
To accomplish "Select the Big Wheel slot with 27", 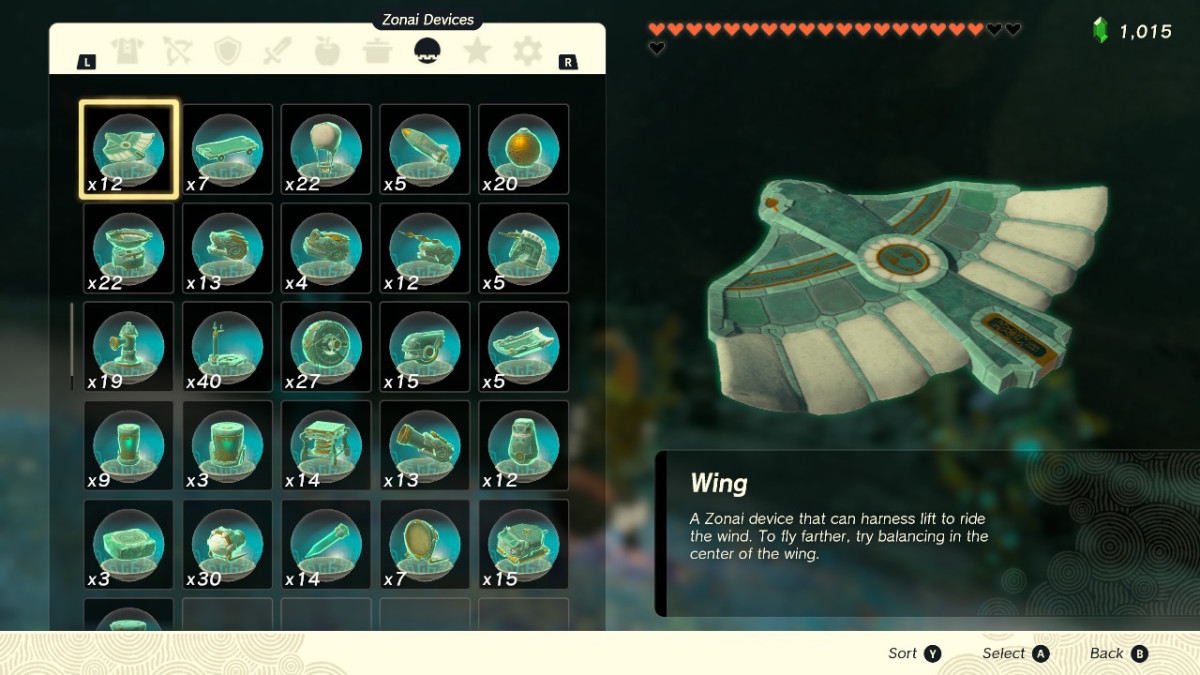I will (x=326, y=347).
